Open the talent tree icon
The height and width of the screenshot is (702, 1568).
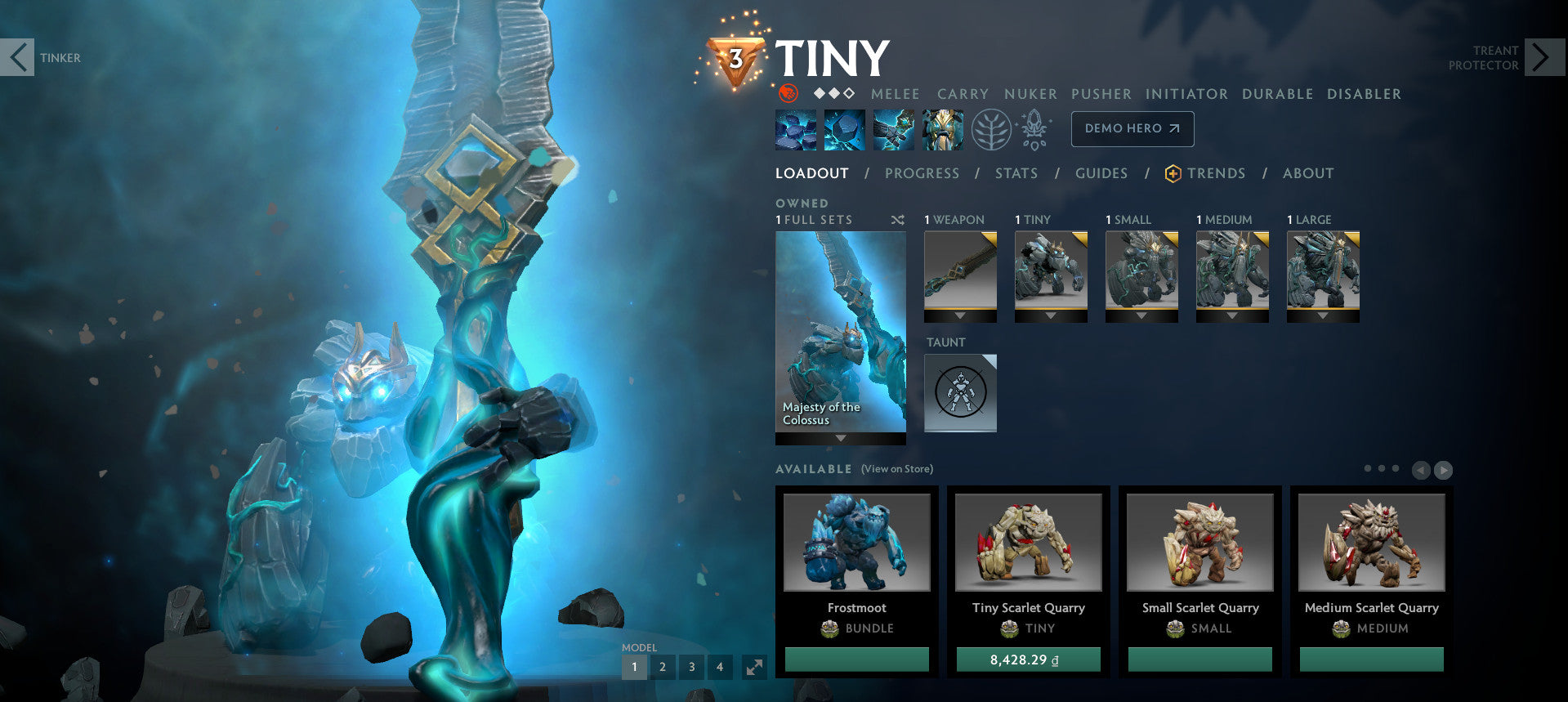(x=989, y=128)
